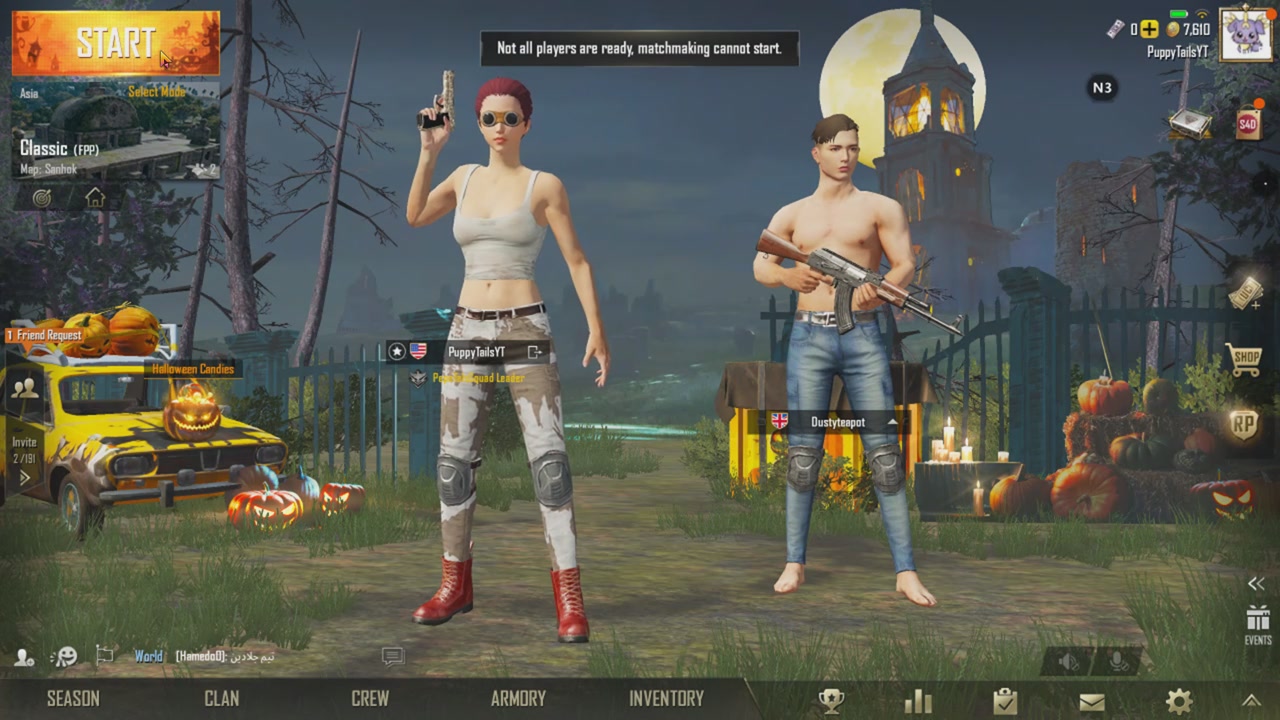The height and width of the screenshot is (720, 1280).
Task: Switch to the INVENTORY tab
Action: (666, 698)
